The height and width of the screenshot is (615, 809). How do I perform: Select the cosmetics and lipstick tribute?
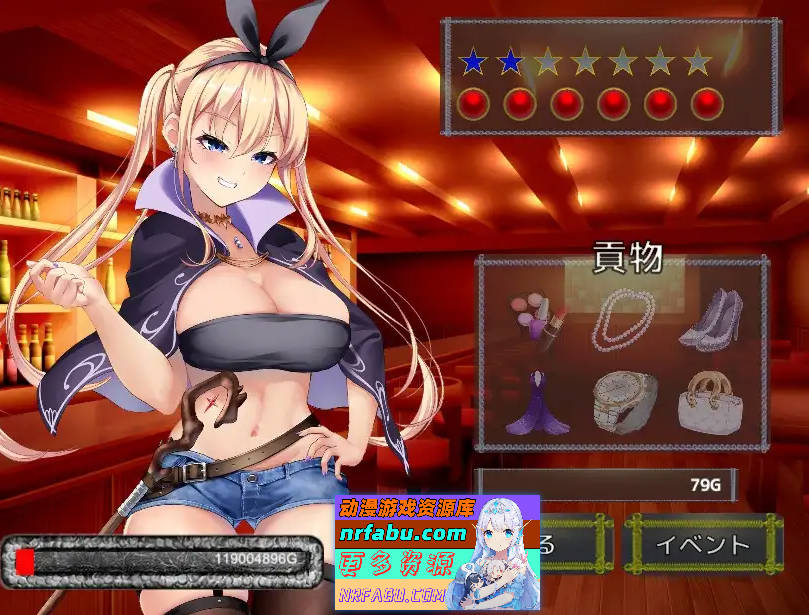[538, 320]
